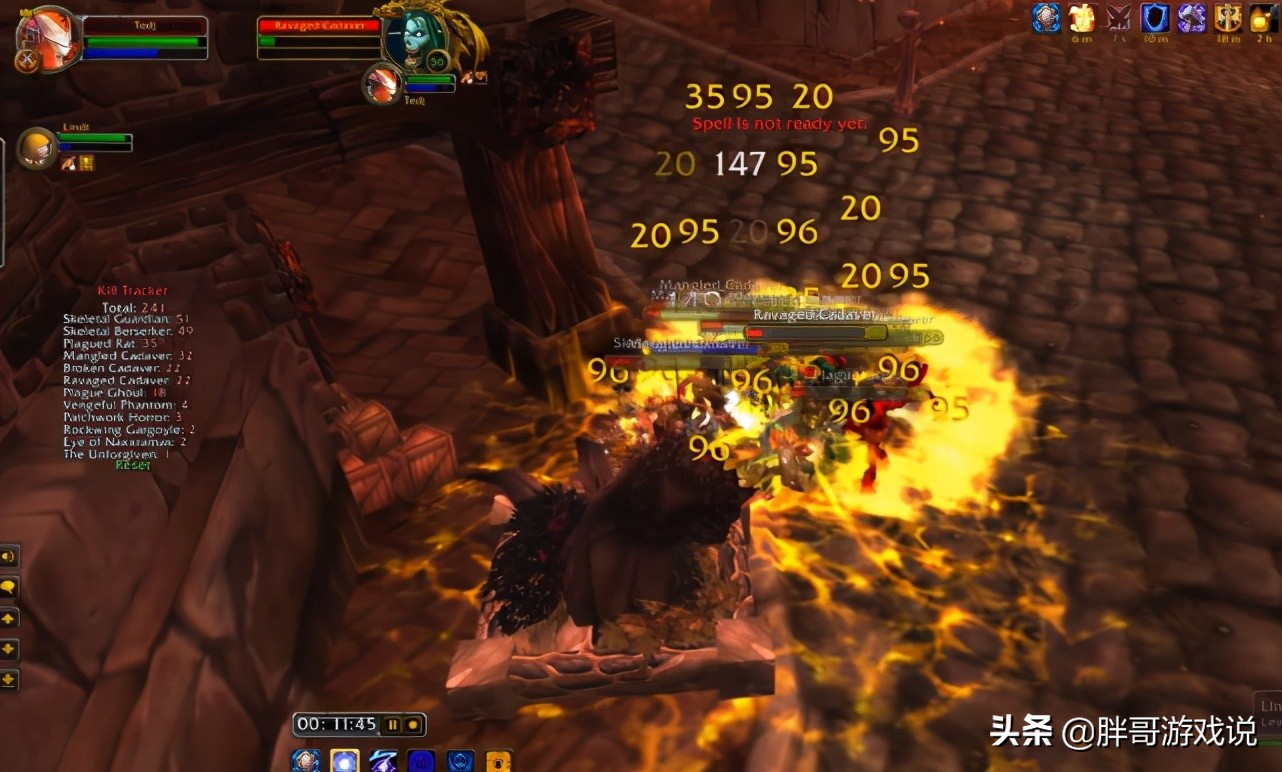Click the timer display showing 00:11:45

click(336, 724)
